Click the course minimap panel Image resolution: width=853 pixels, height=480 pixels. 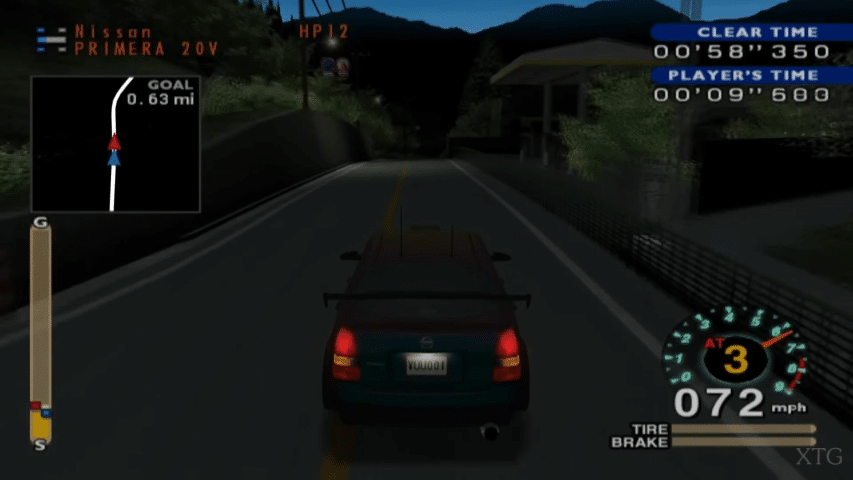coord(115,143)
